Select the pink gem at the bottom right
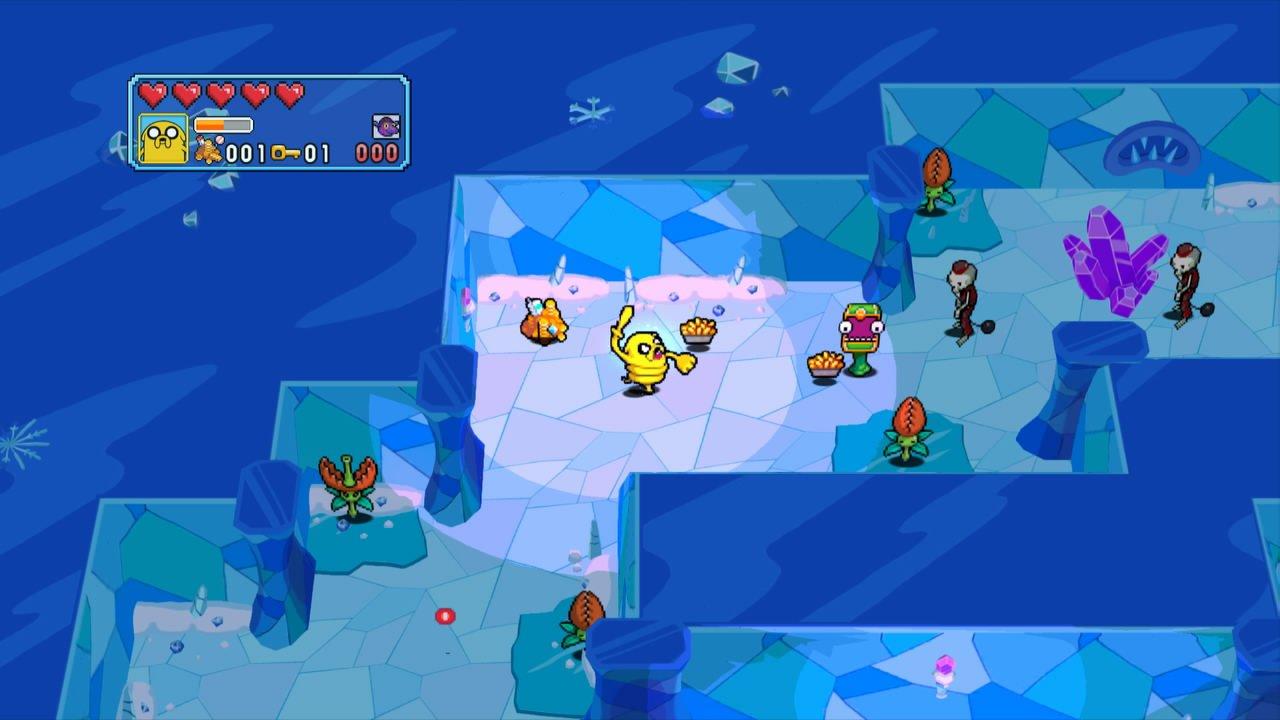Image resolution: width=1280 pixels, height=720 pixels. pyautogui.click(x=944, y=667)
